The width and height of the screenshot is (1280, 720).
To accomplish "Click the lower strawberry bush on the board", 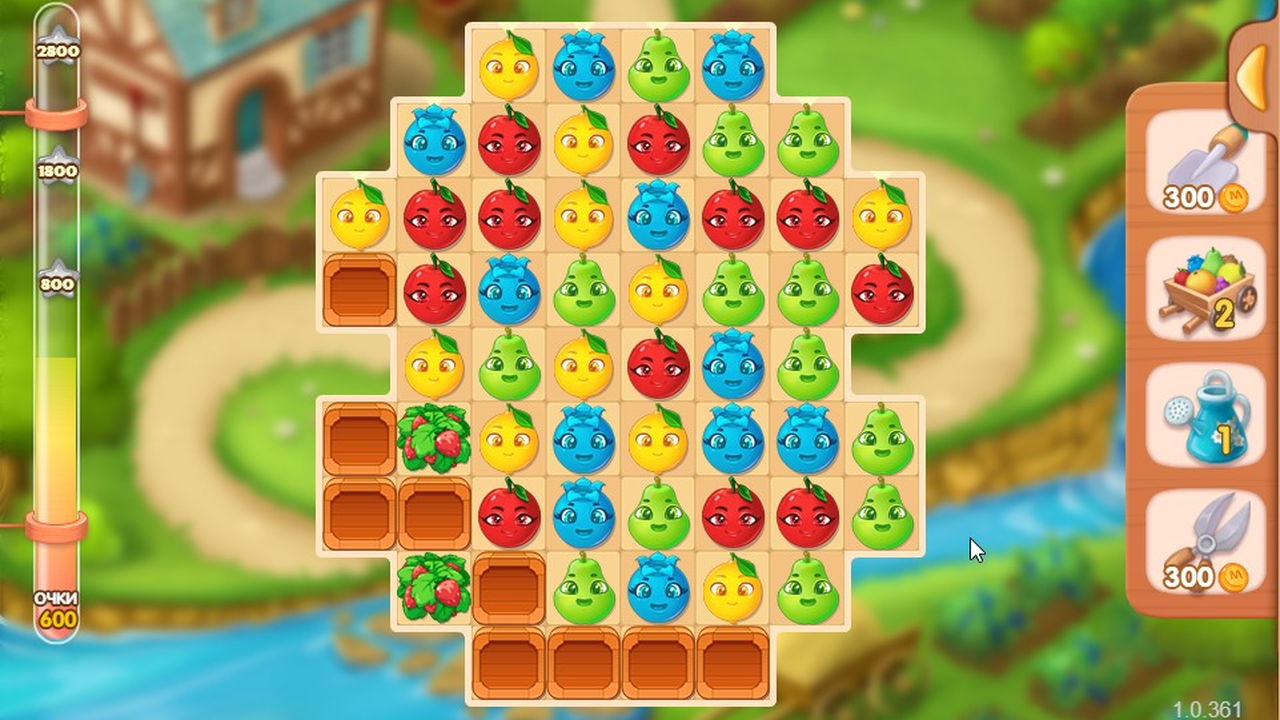I will pyautogui.click(x=434, y=590).
